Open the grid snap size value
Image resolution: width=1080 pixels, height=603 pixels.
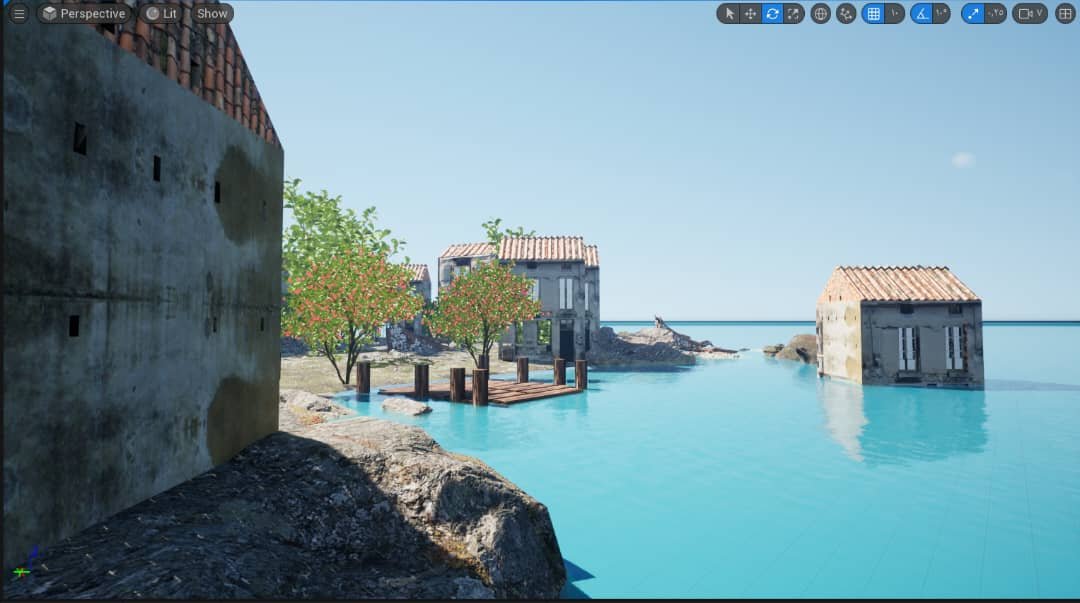894,14
